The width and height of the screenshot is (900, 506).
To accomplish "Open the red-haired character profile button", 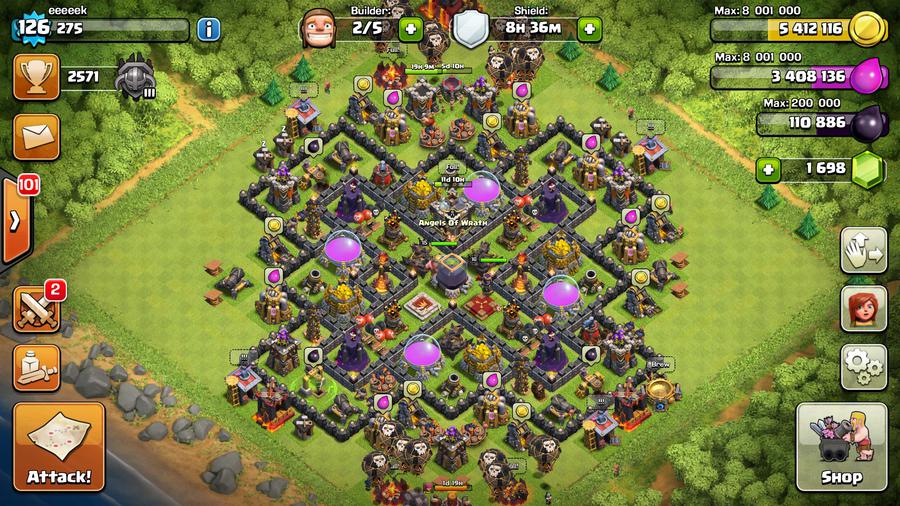I will coord(863,307).
